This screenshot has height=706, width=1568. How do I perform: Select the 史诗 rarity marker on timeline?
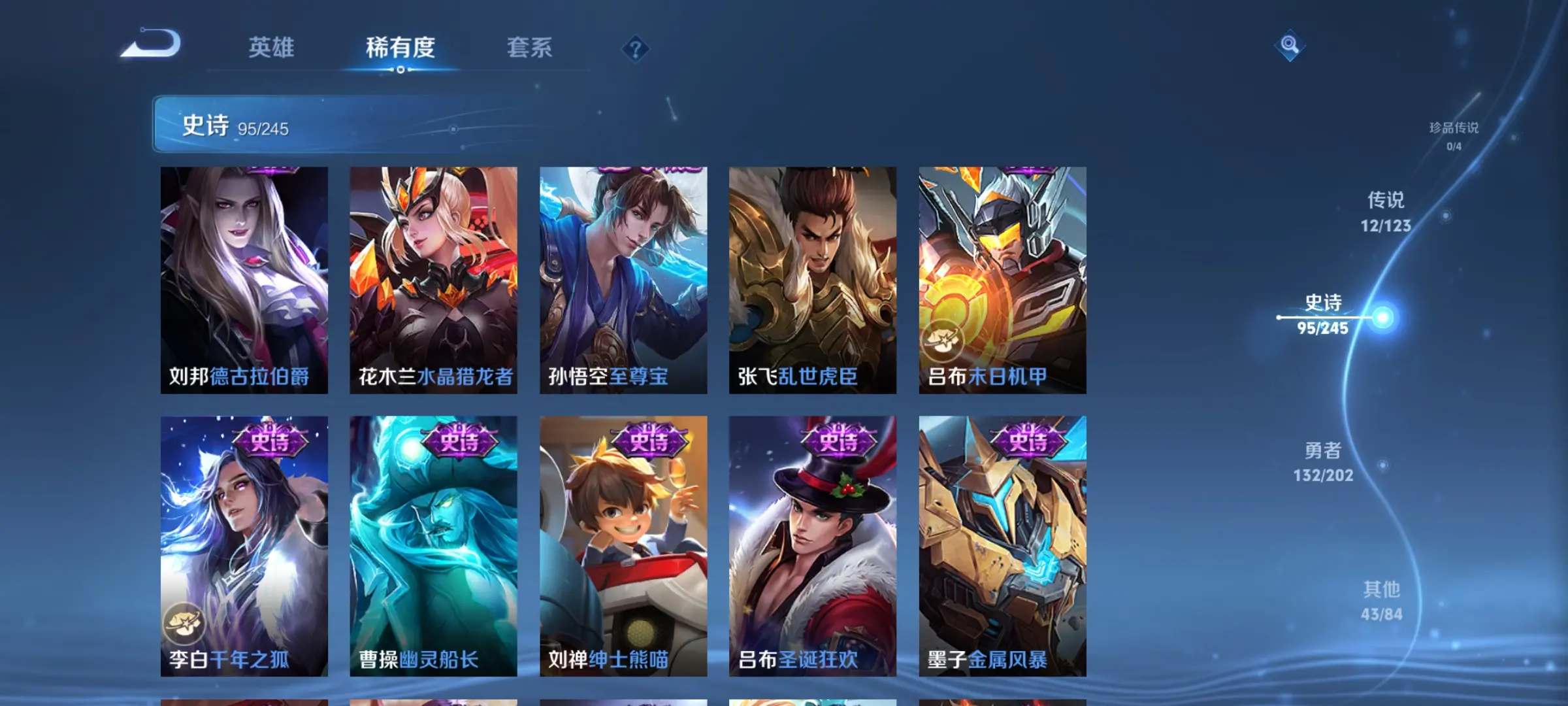pos(1324,314)
